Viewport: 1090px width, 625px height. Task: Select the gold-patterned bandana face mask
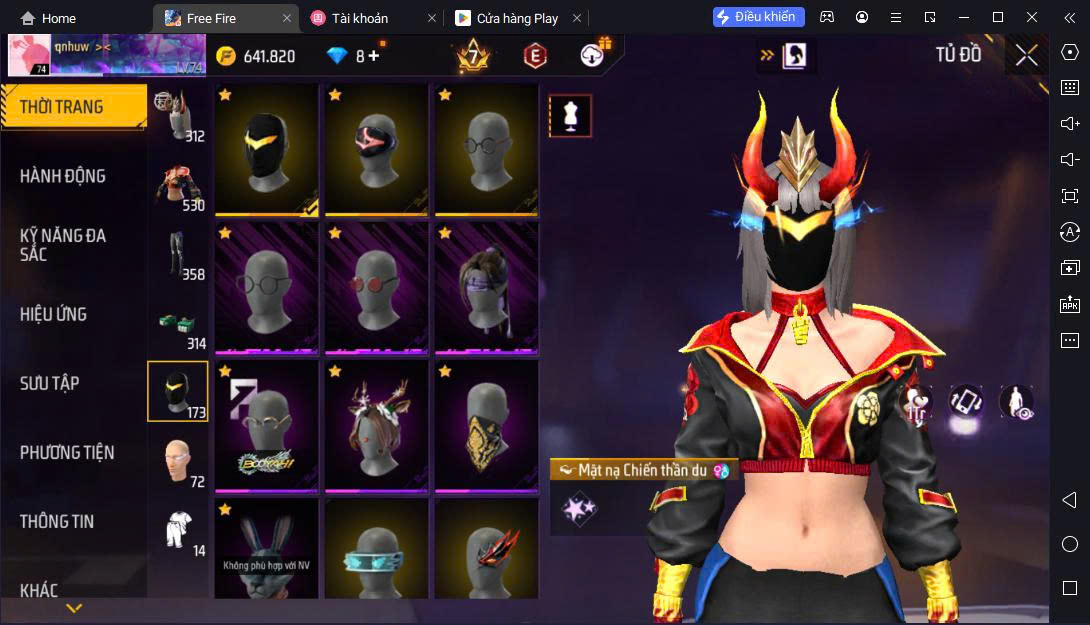pos(486,425)
